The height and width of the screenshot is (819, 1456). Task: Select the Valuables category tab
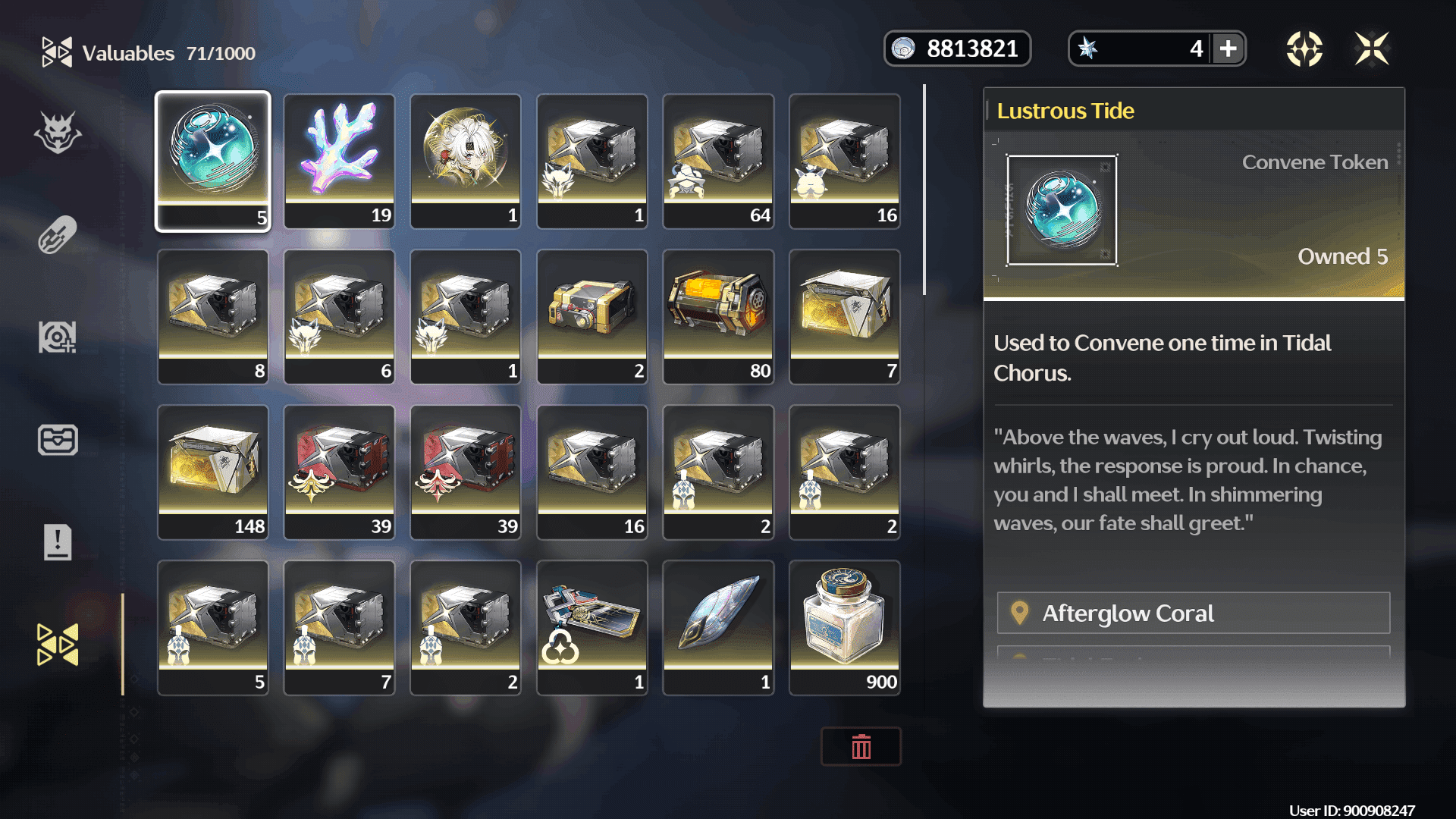[58, 645]
